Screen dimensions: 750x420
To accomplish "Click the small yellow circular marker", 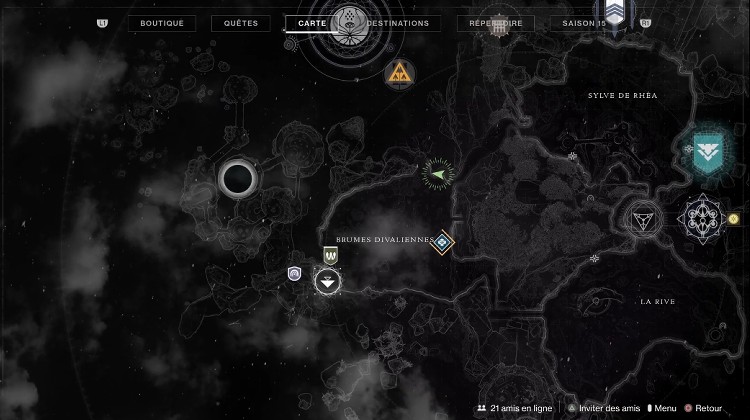I will [x=734, y=218].
